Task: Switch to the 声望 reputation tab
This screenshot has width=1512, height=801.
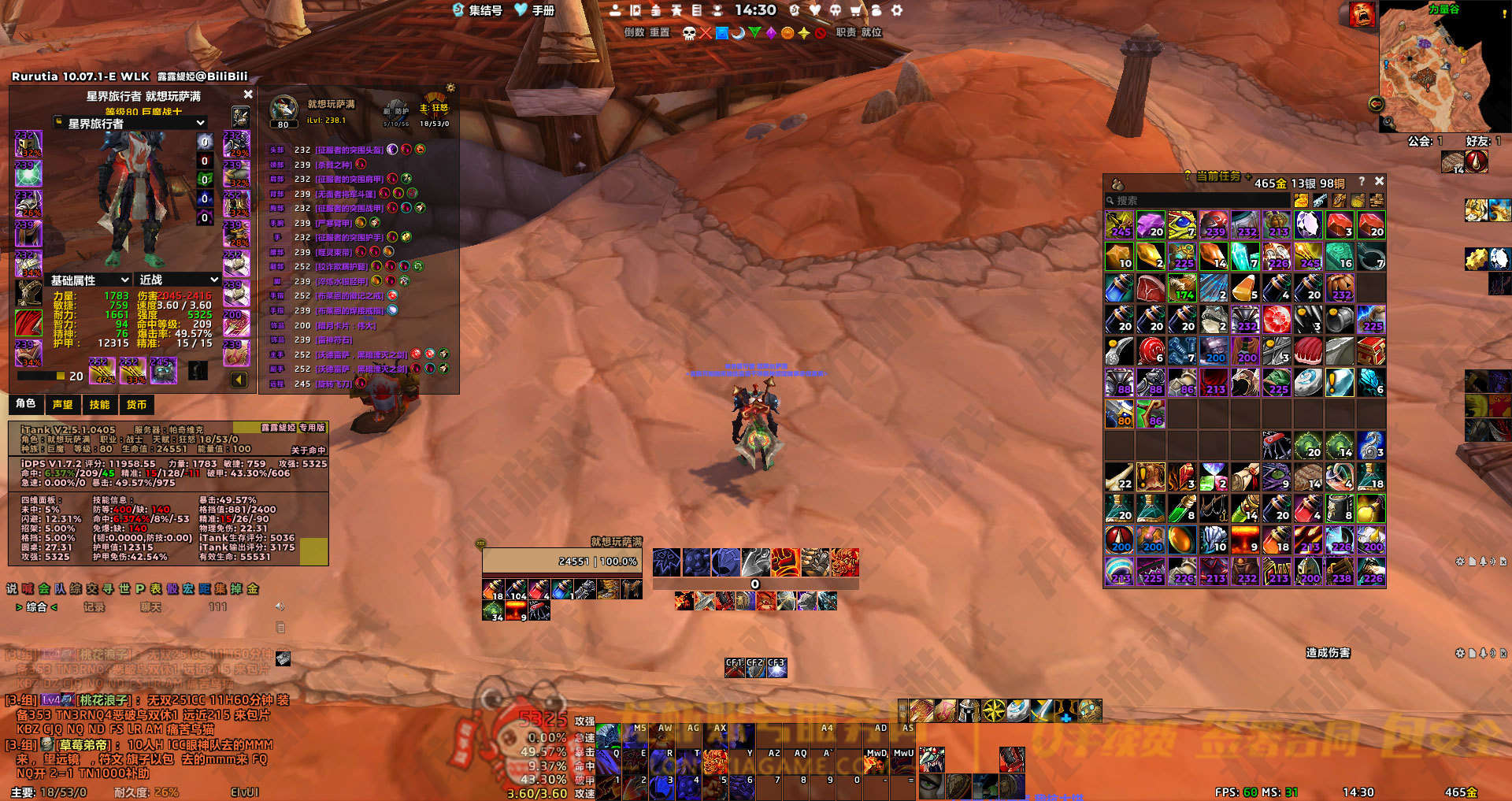Action: click(62, 405)
